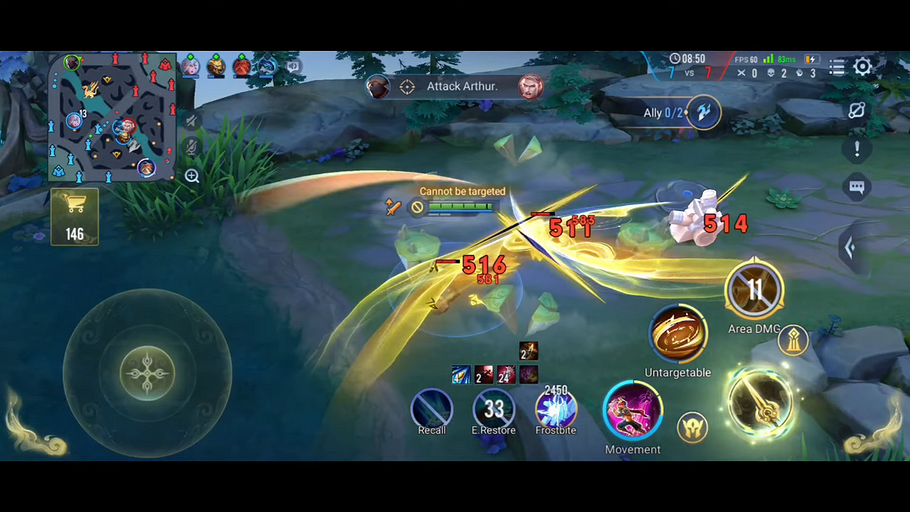Open the settings gear

[x=862, y=67]
